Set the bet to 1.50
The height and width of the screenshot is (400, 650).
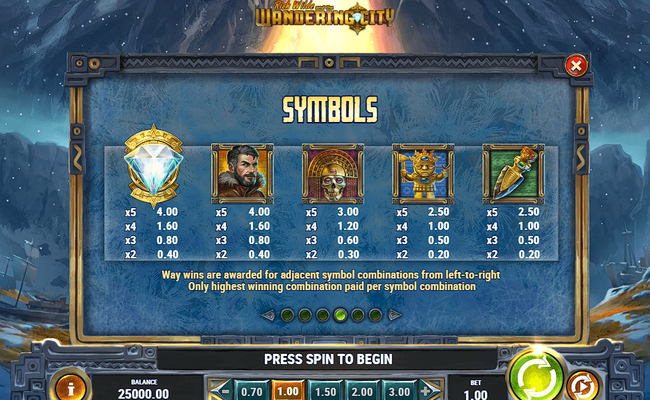[x=323, y=391]
